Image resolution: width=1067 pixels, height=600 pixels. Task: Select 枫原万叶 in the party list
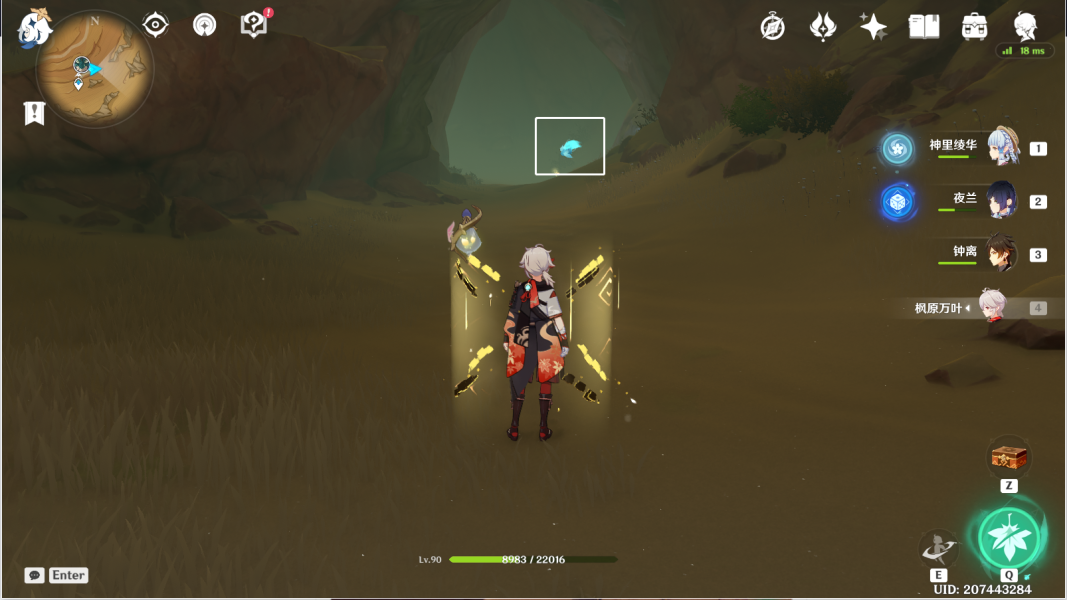993,307
